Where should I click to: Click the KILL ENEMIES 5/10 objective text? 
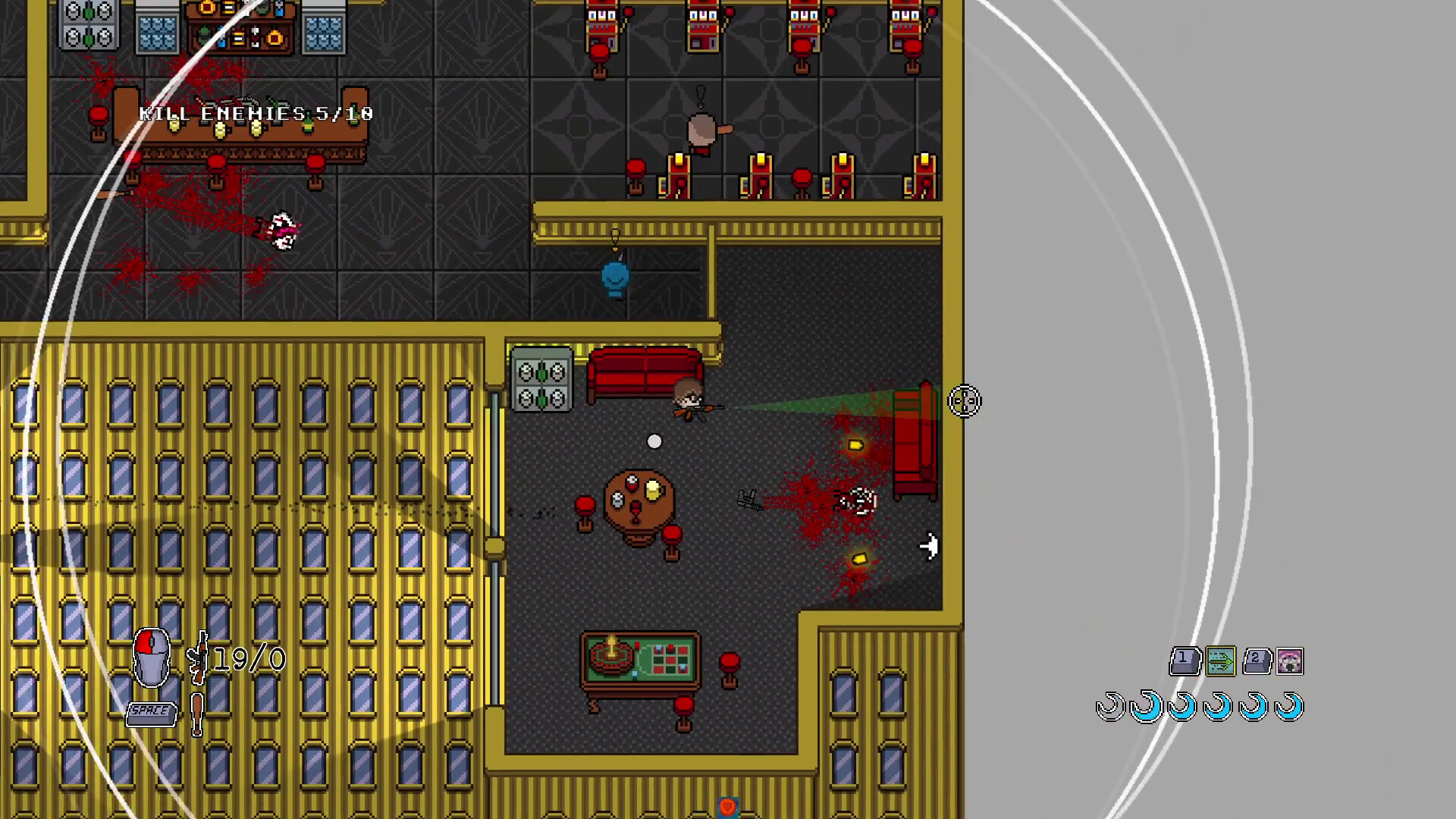[255, 113]
